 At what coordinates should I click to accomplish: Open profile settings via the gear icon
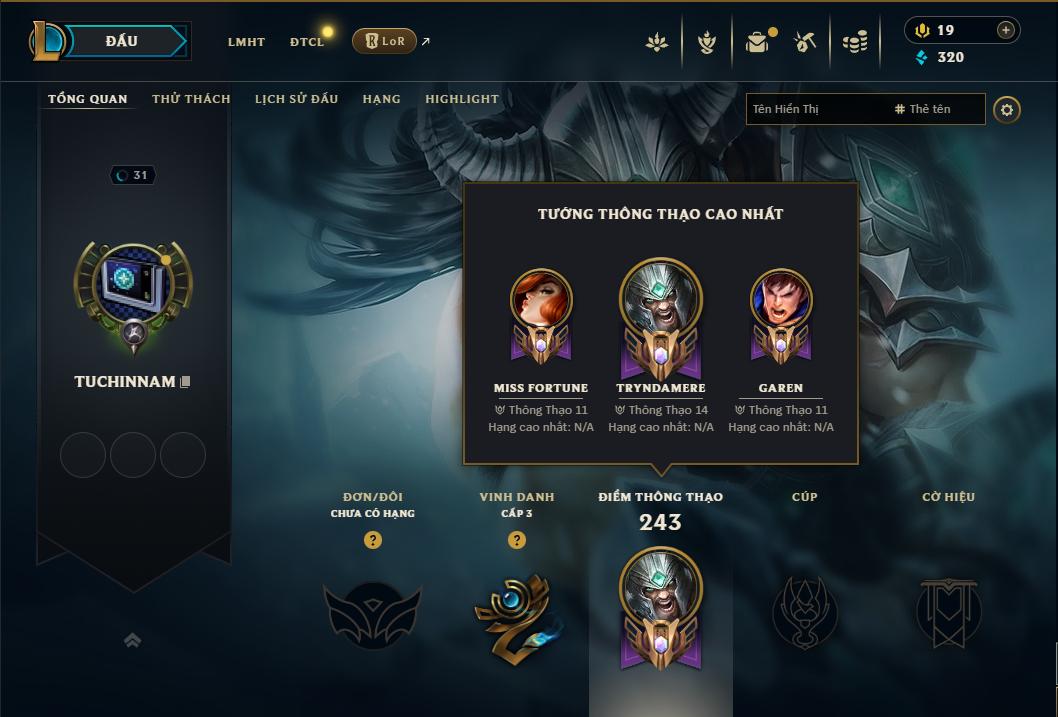(x=1007, y=109)
